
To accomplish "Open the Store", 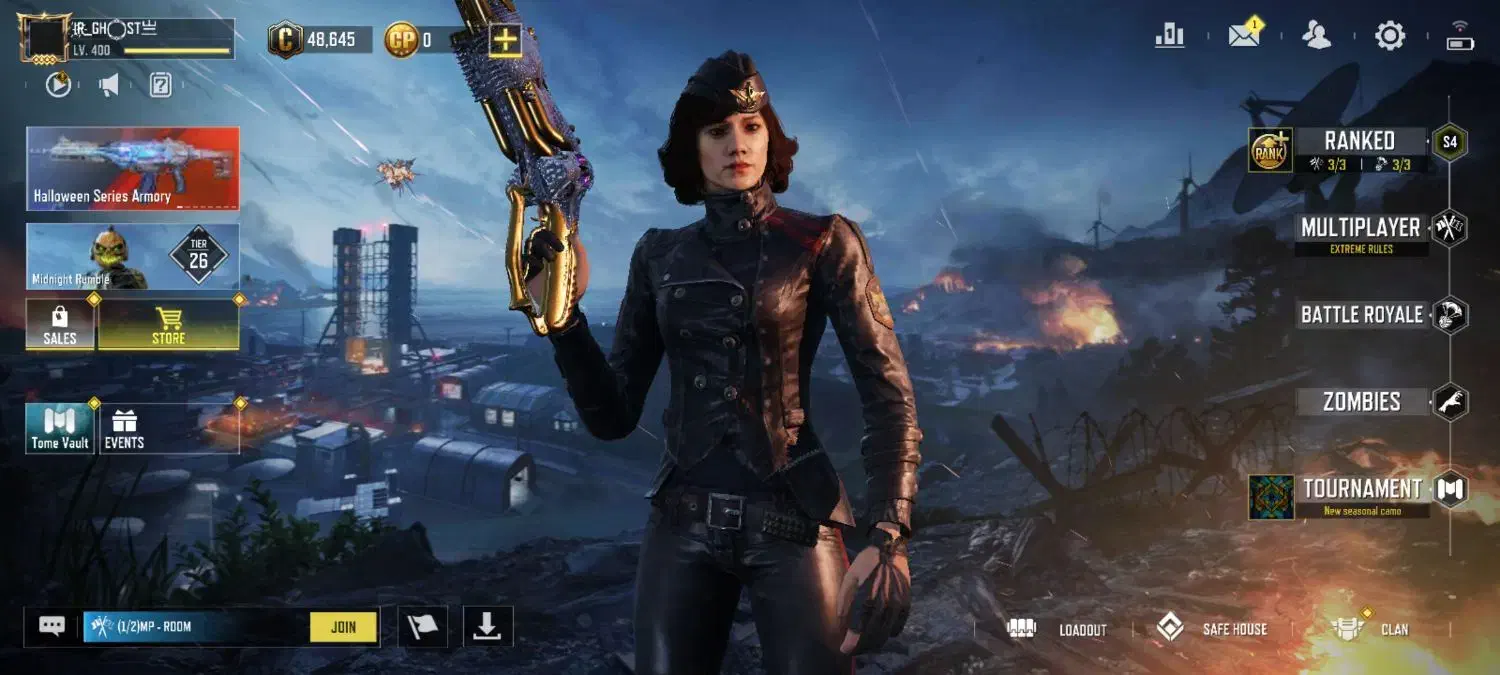I will tap(168, 326).
